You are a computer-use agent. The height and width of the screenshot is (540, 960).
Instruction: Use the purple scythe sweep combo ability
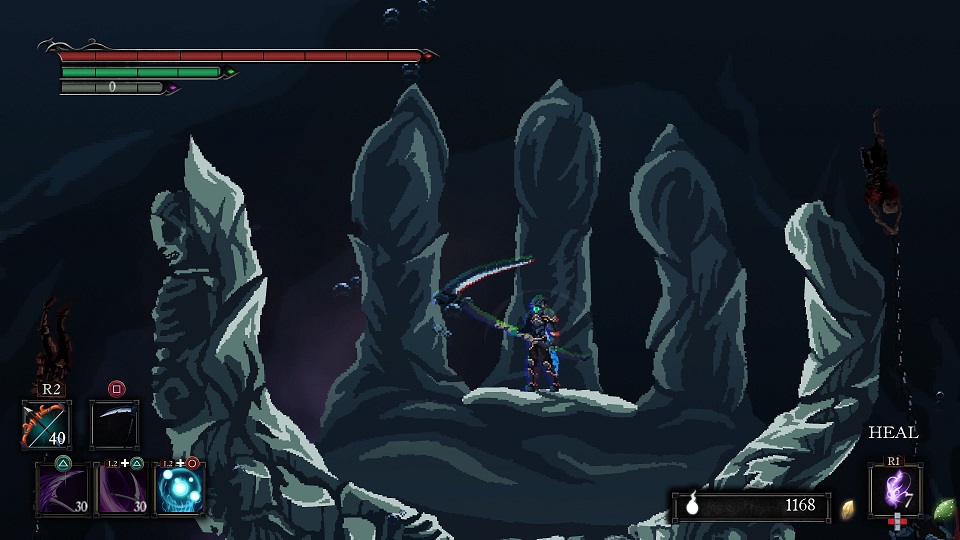click(x=120, y=489)
